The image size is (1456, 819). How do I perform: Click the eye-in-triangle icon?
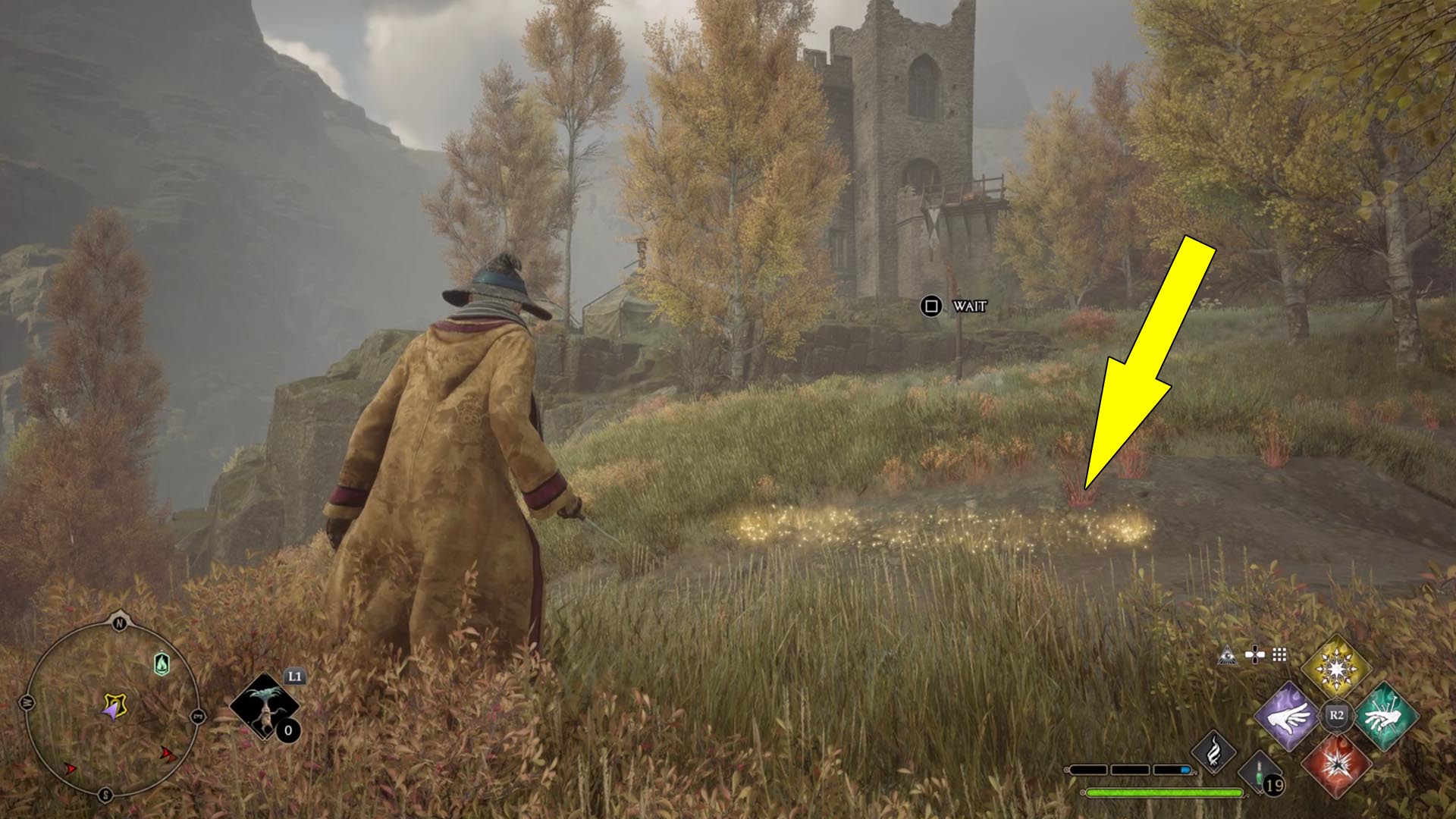click(1228, 655)
